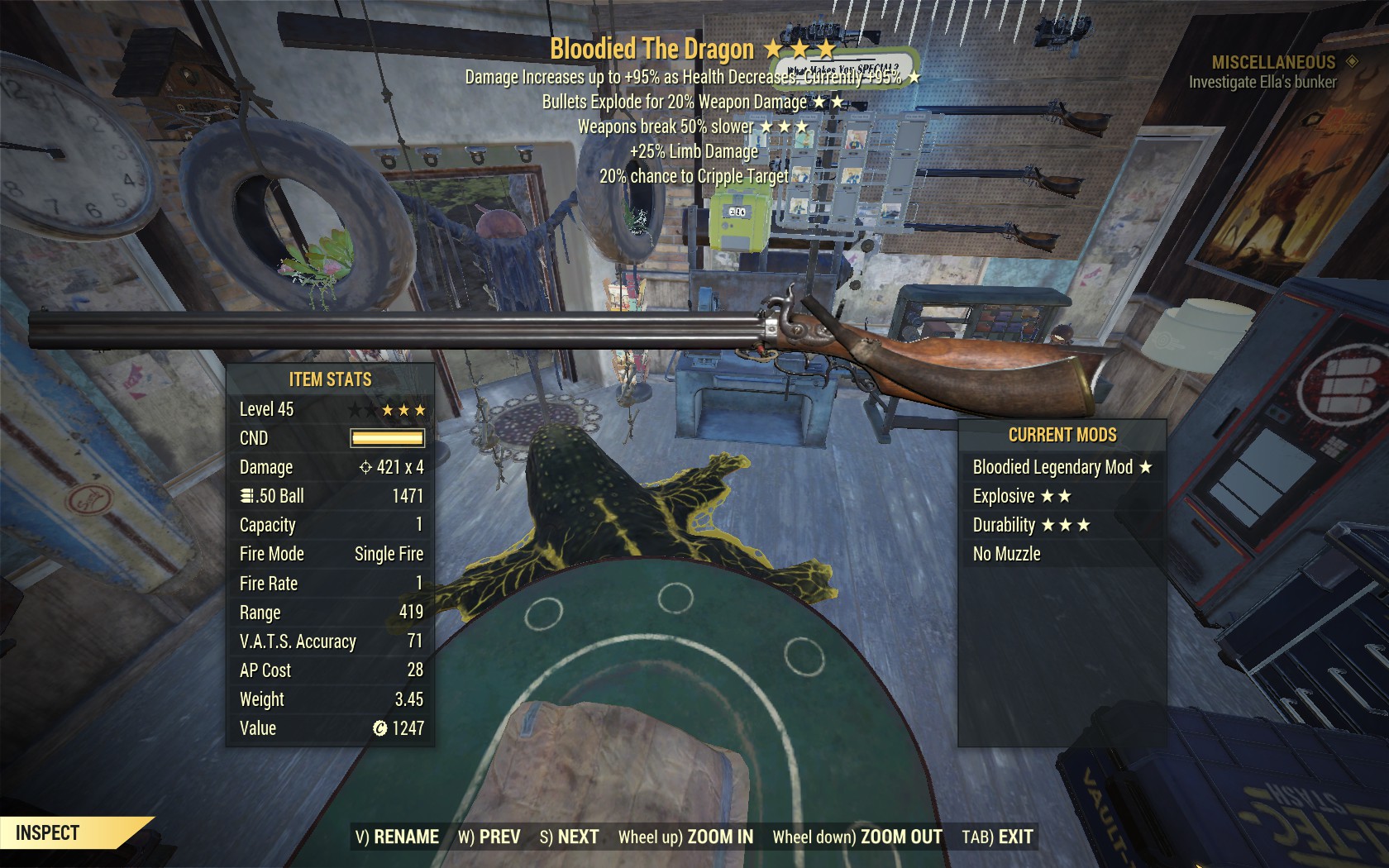Viewport: 1389px width, 868px height.
Task: Click the star beside Bloodied Legendary Mod
Action: click(x=1145, y=467)
